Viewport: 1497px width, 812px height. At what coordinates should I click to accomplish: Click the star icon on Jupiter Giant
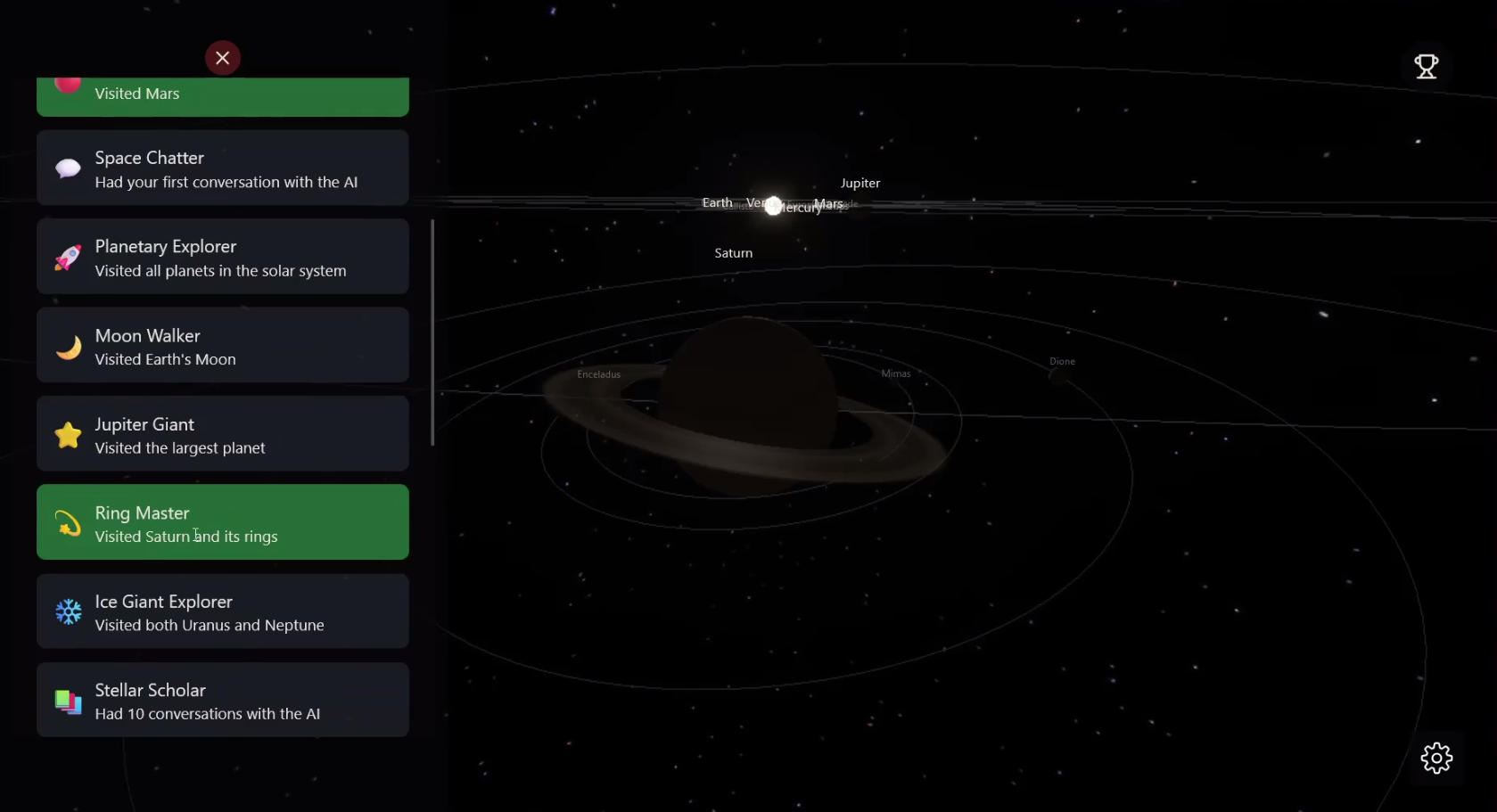point(68,434)
